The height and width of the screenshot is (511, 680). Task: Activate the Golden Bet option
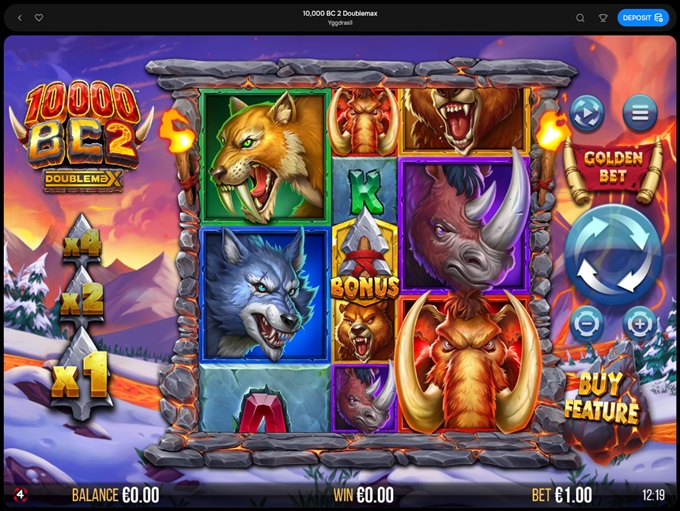tap(613, 164)
